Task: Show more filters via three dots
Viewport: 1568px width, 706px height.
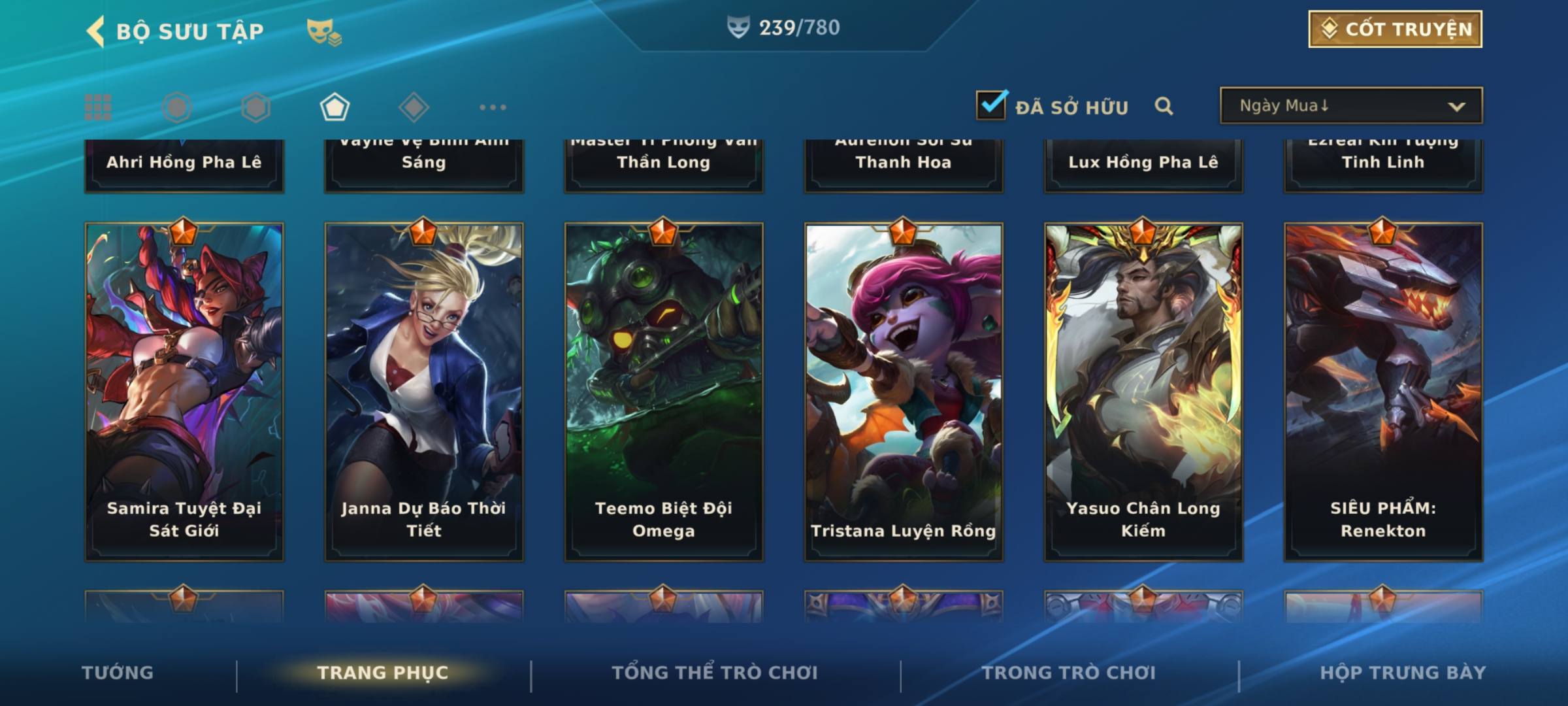Action: coord(493,107)
